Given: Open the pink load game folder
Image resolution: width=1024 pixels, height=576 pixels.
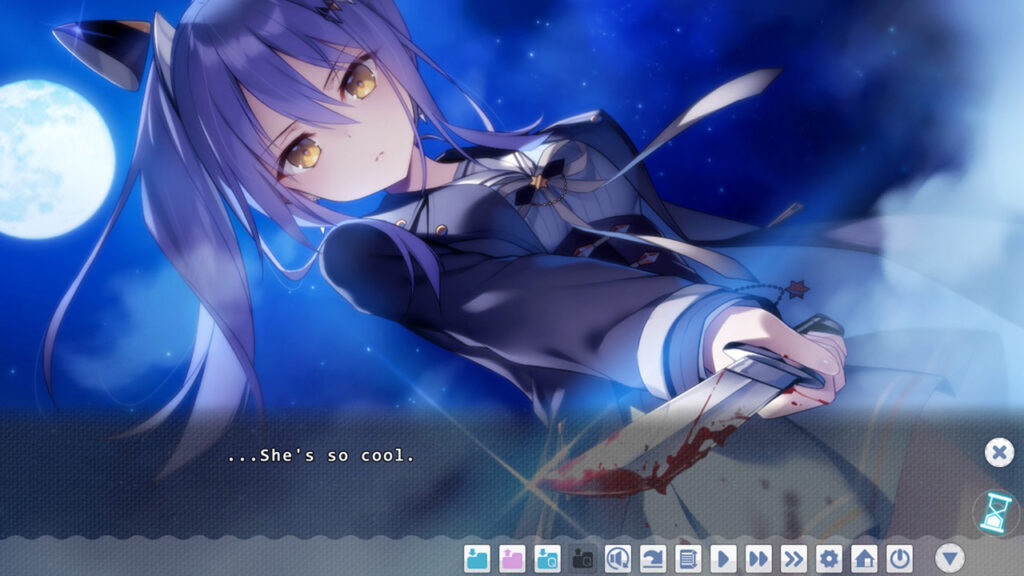Looking at the screenshot, I should pos(512,558).
